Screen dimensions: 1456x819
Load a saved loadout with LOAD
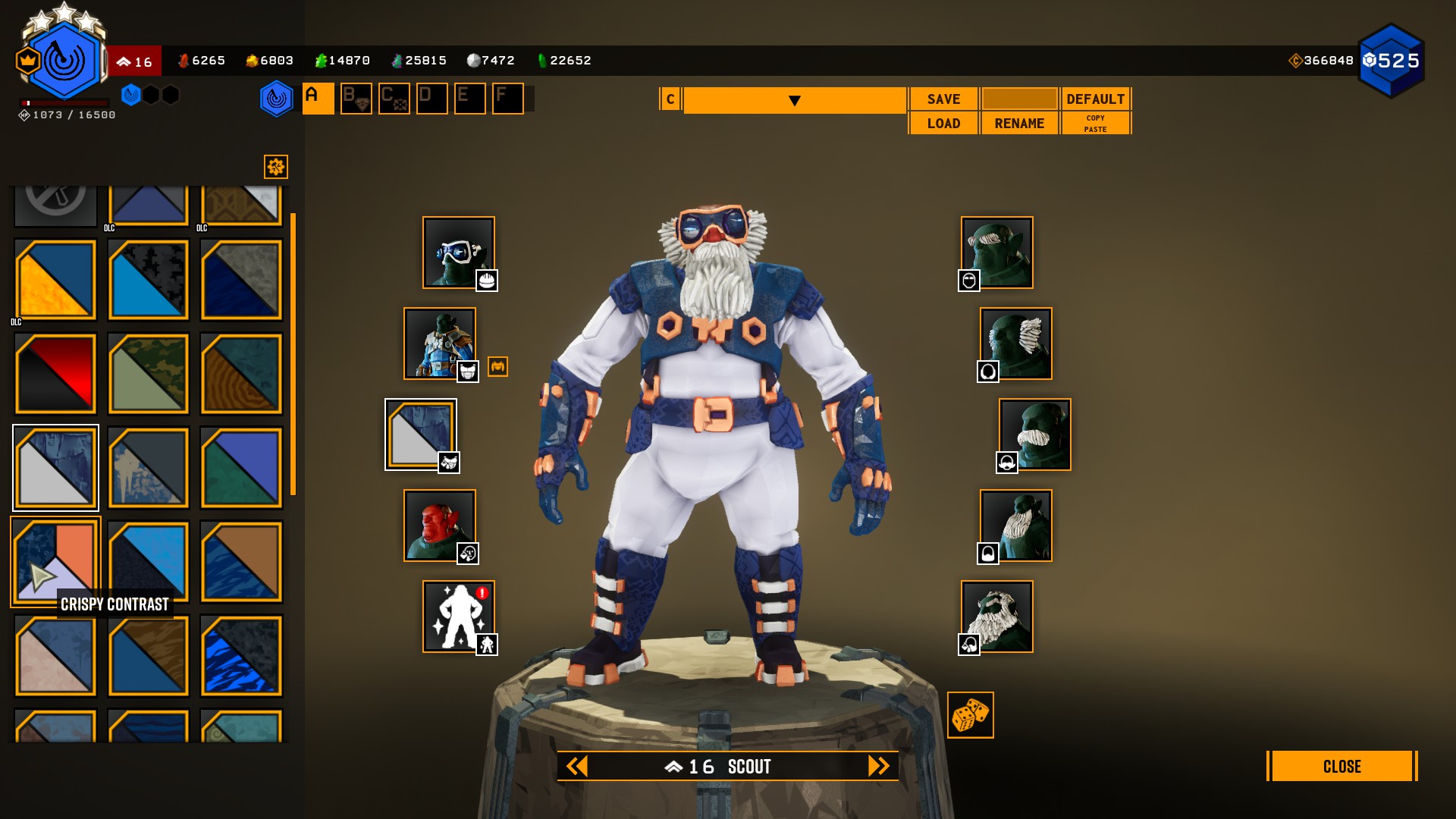click(x=943, y=124)
